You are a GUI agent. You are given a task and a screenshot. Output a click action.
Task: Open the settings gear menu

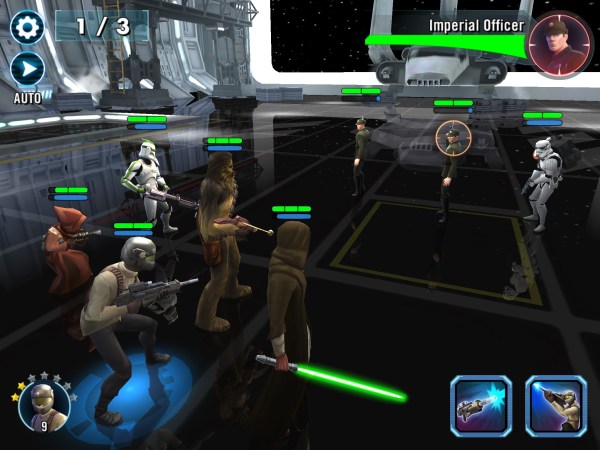click(27, 26)
